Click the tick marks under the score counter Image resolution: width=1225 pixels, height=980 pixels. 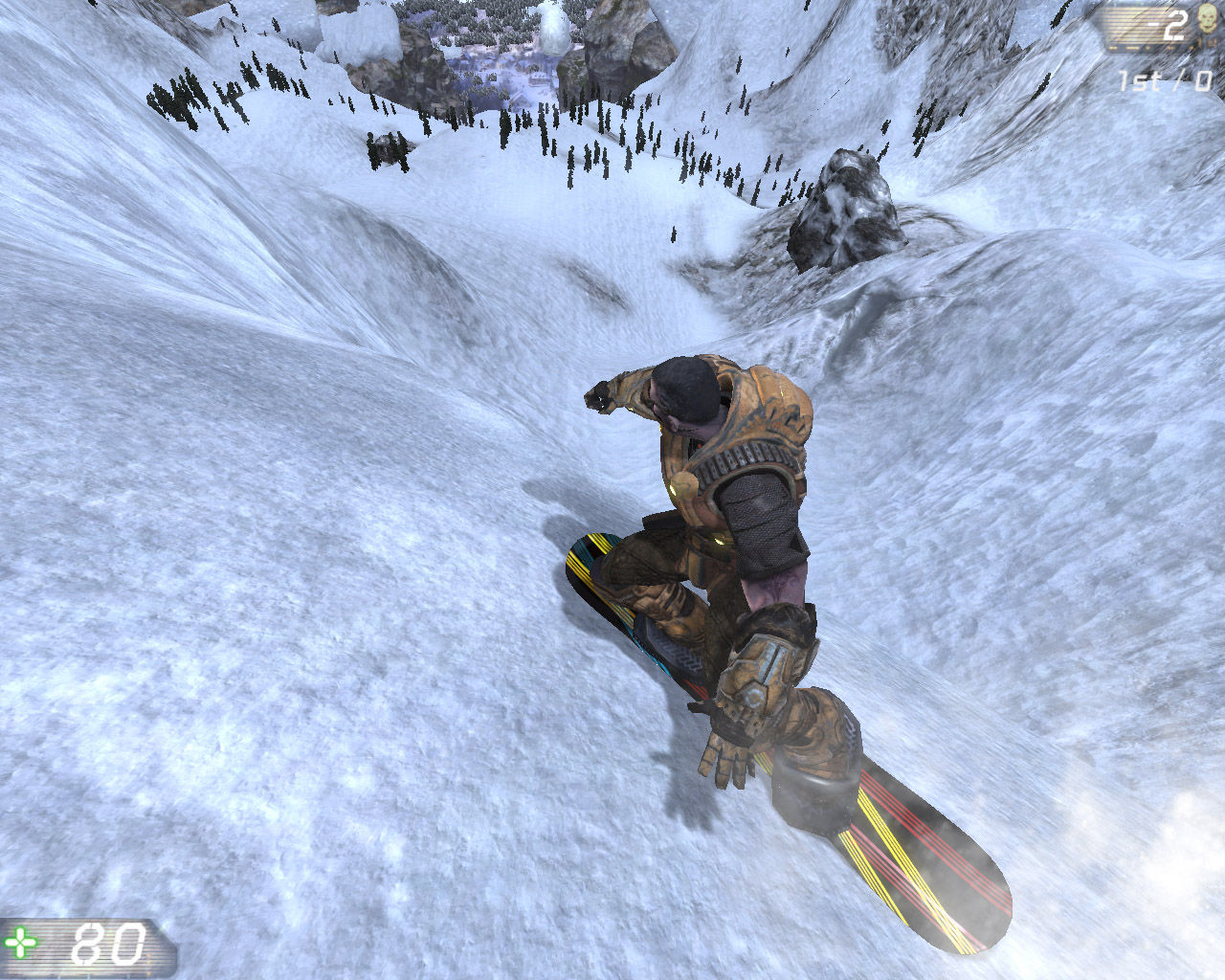click(1139, 47)
